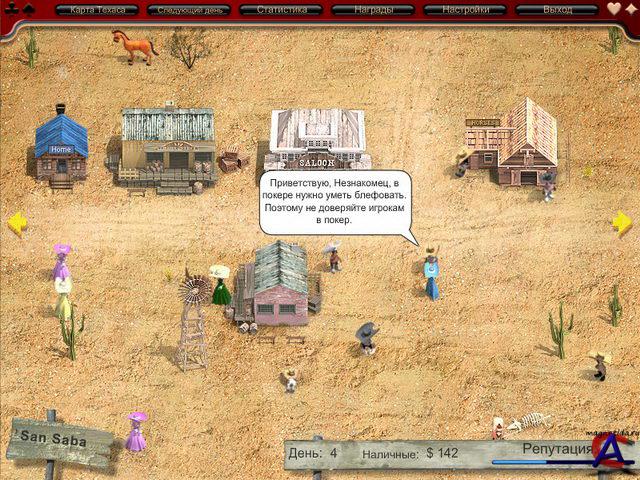Click the yellow left arrow
This screenshot has width=640, height=480.
click(x=17, y=223)
